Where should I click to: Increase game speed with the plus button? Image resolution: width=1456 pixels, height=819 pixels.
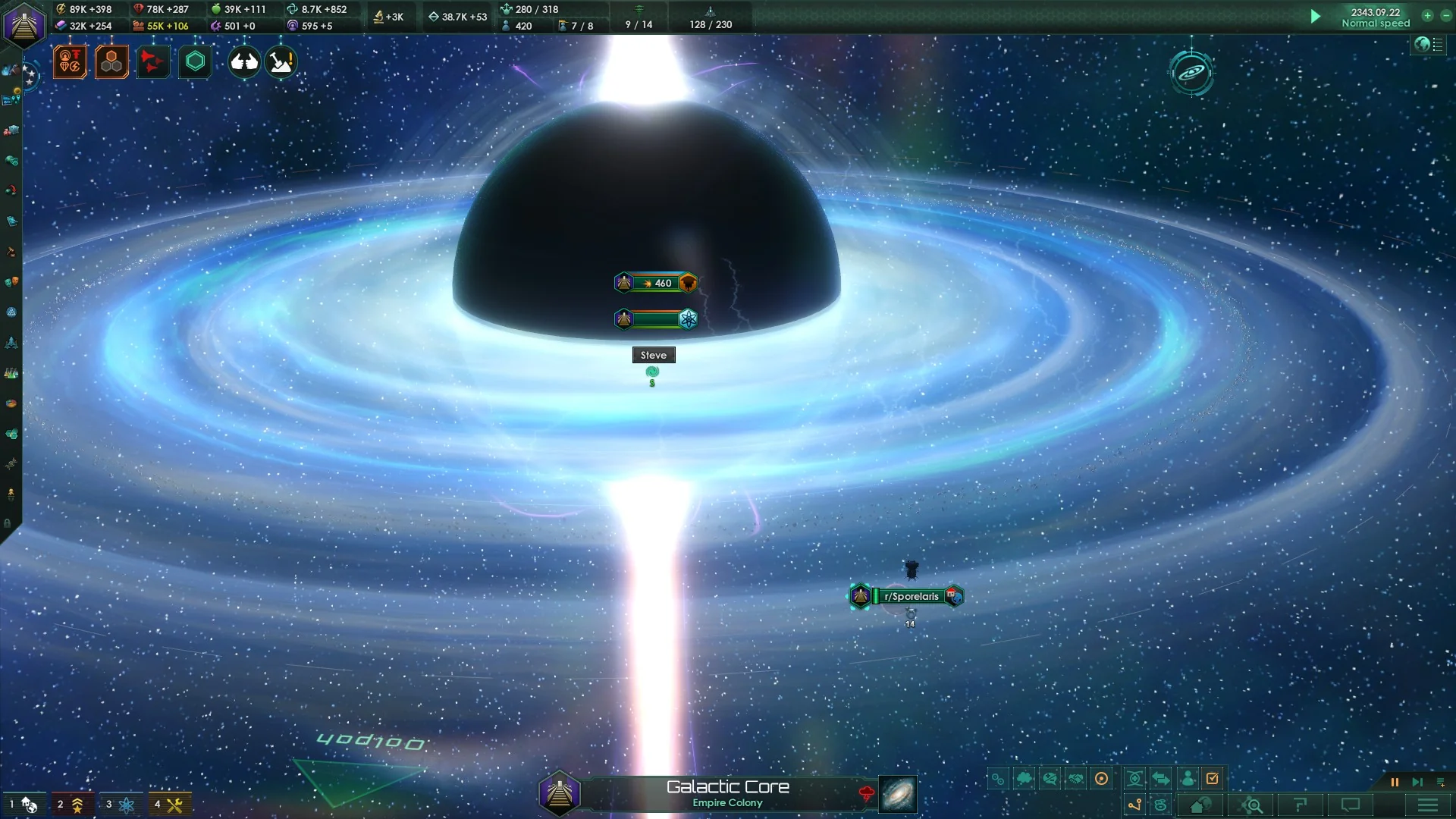coord(1427,16)
